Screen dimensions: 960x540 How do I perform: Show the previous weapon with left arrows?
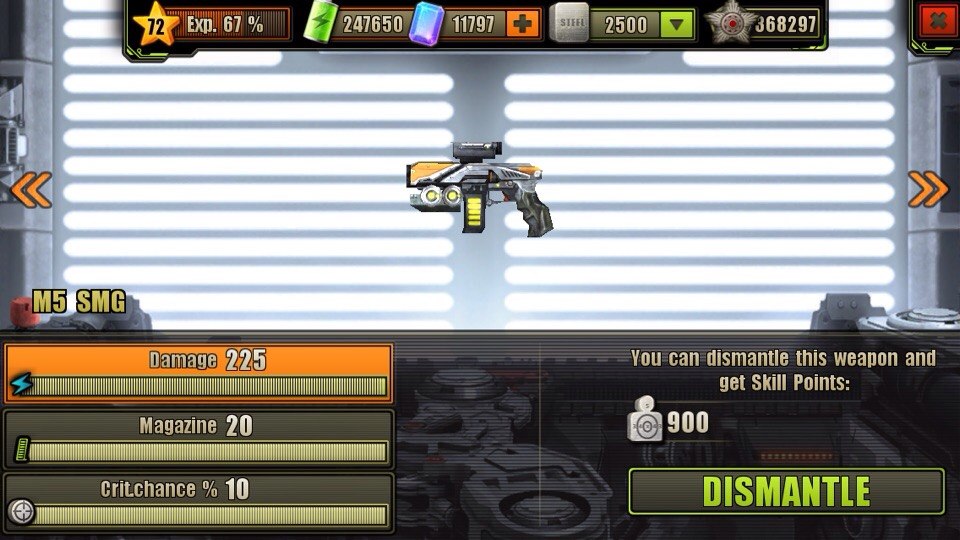pos(31,188)
